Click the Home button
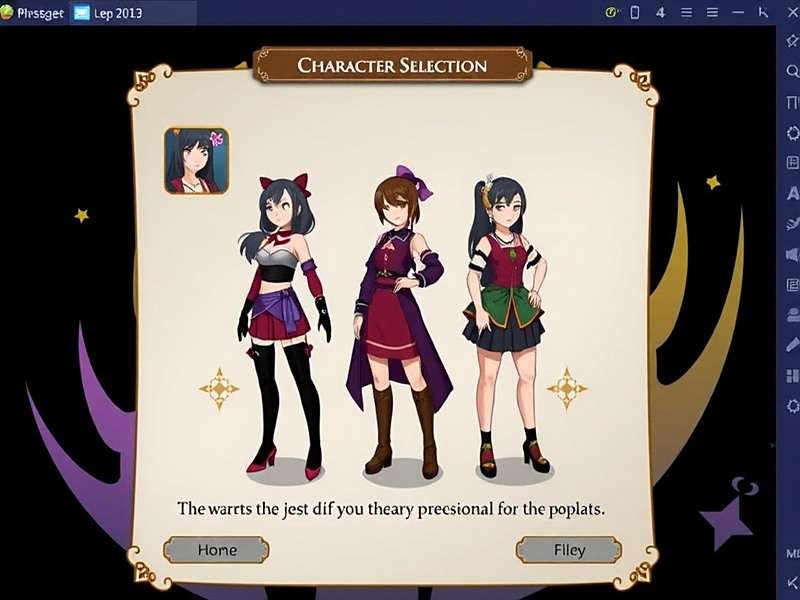The height and width of the screenshot is (600, 800). [216, 549]
